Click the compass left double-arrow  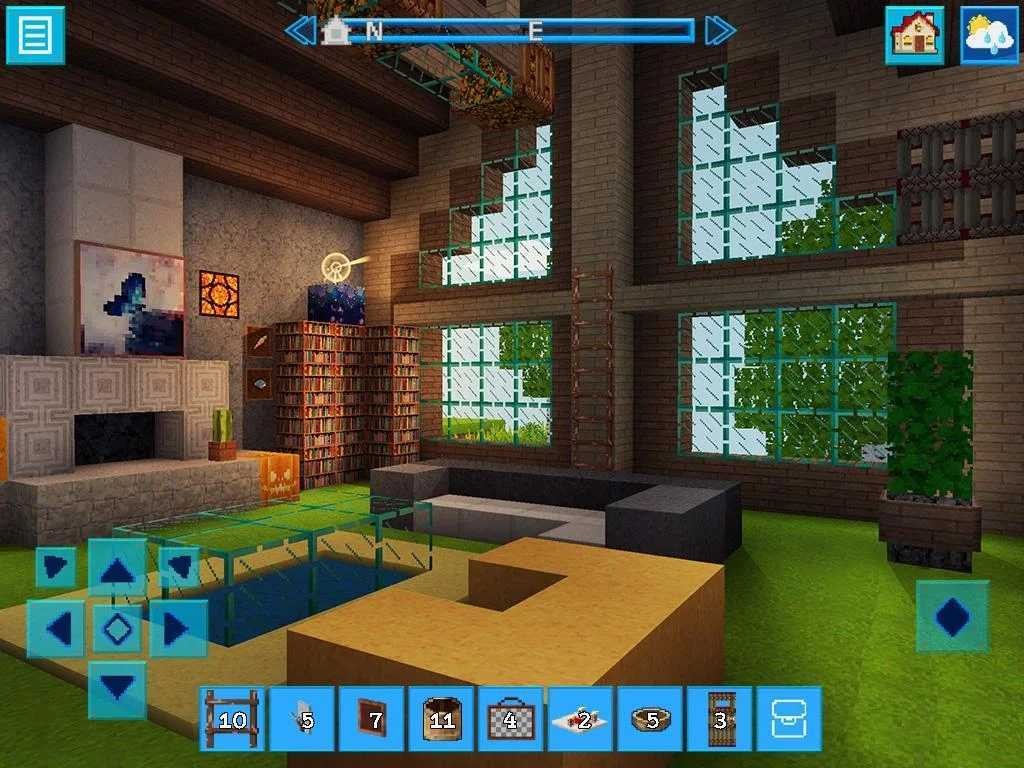[x=300, y=30]
